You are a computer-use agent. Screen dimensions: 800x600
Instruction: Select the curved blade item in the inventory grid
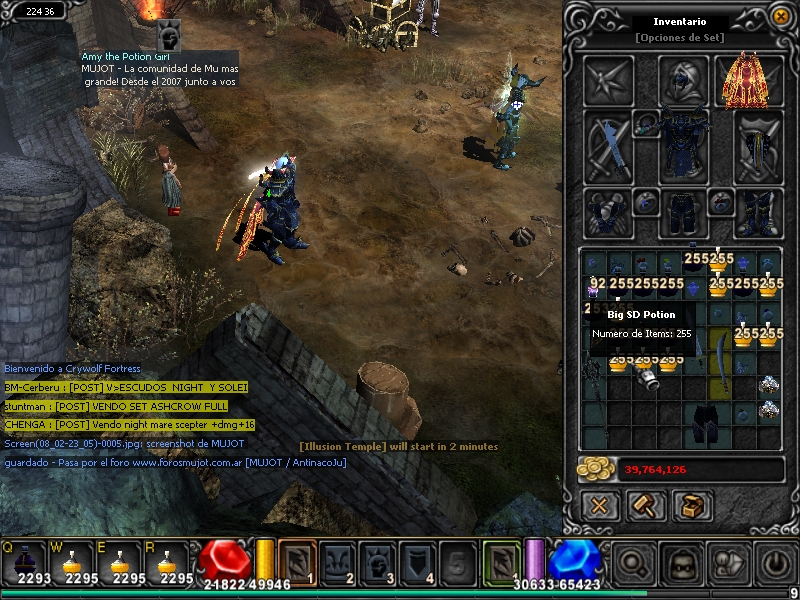[x=720, y=370]
